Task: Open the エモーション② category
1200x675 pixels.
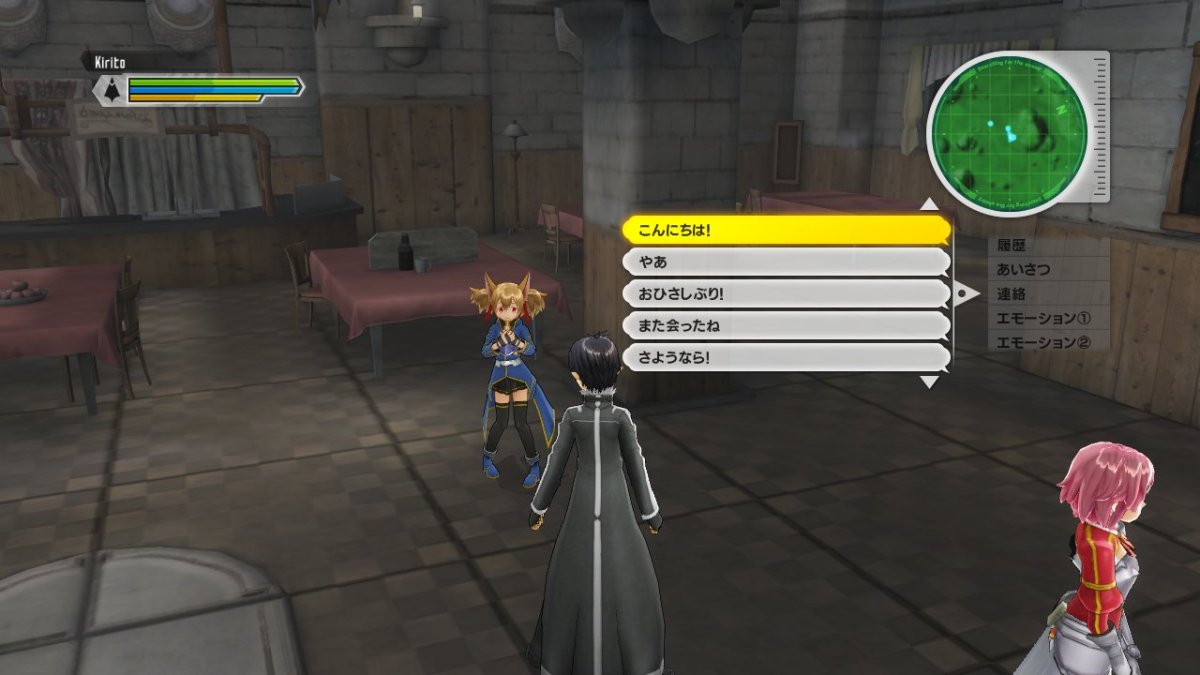Action: [1043, 342]
